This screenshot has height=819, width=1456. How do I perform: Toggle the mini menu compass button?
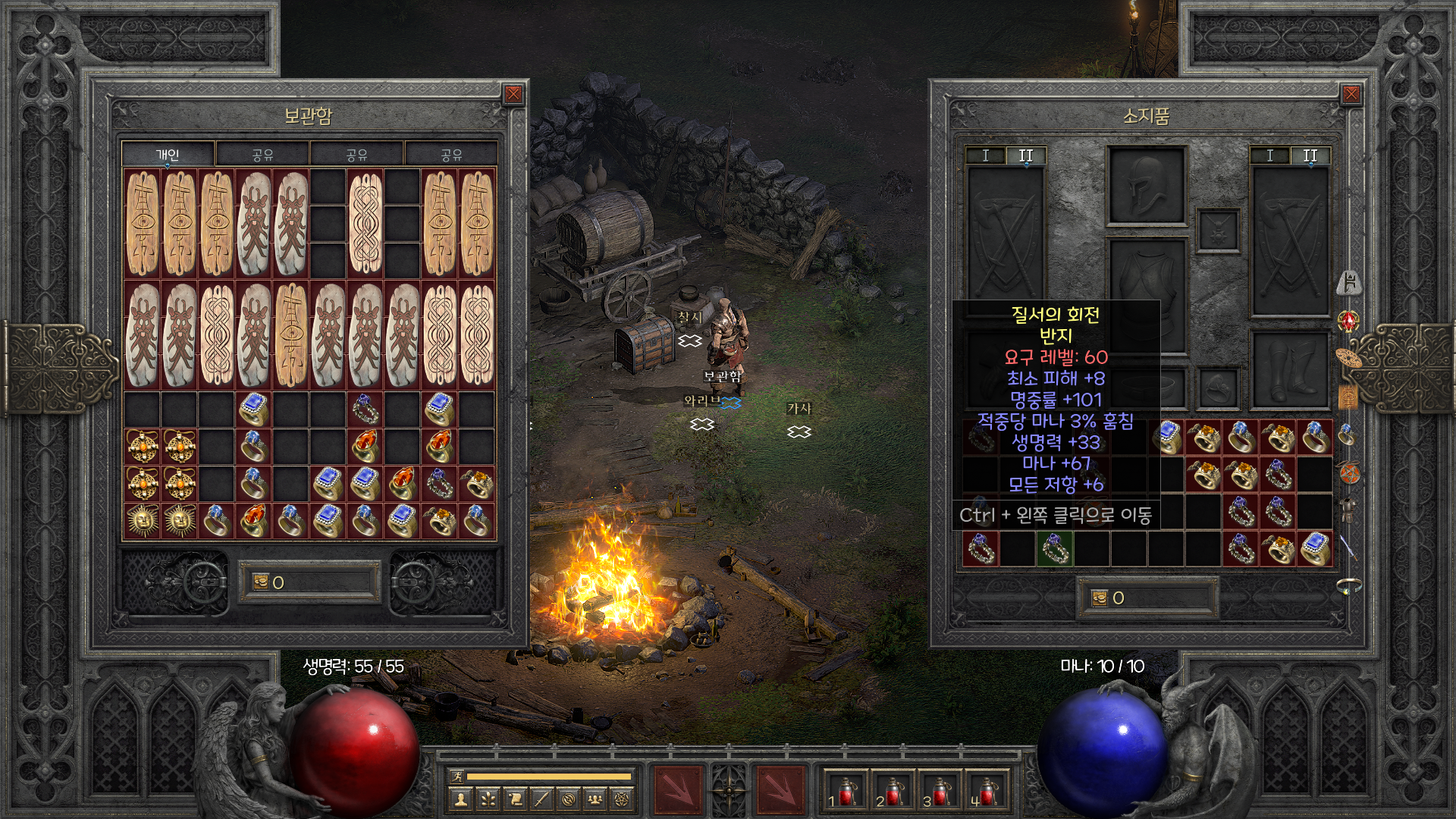tap(729, 791)
